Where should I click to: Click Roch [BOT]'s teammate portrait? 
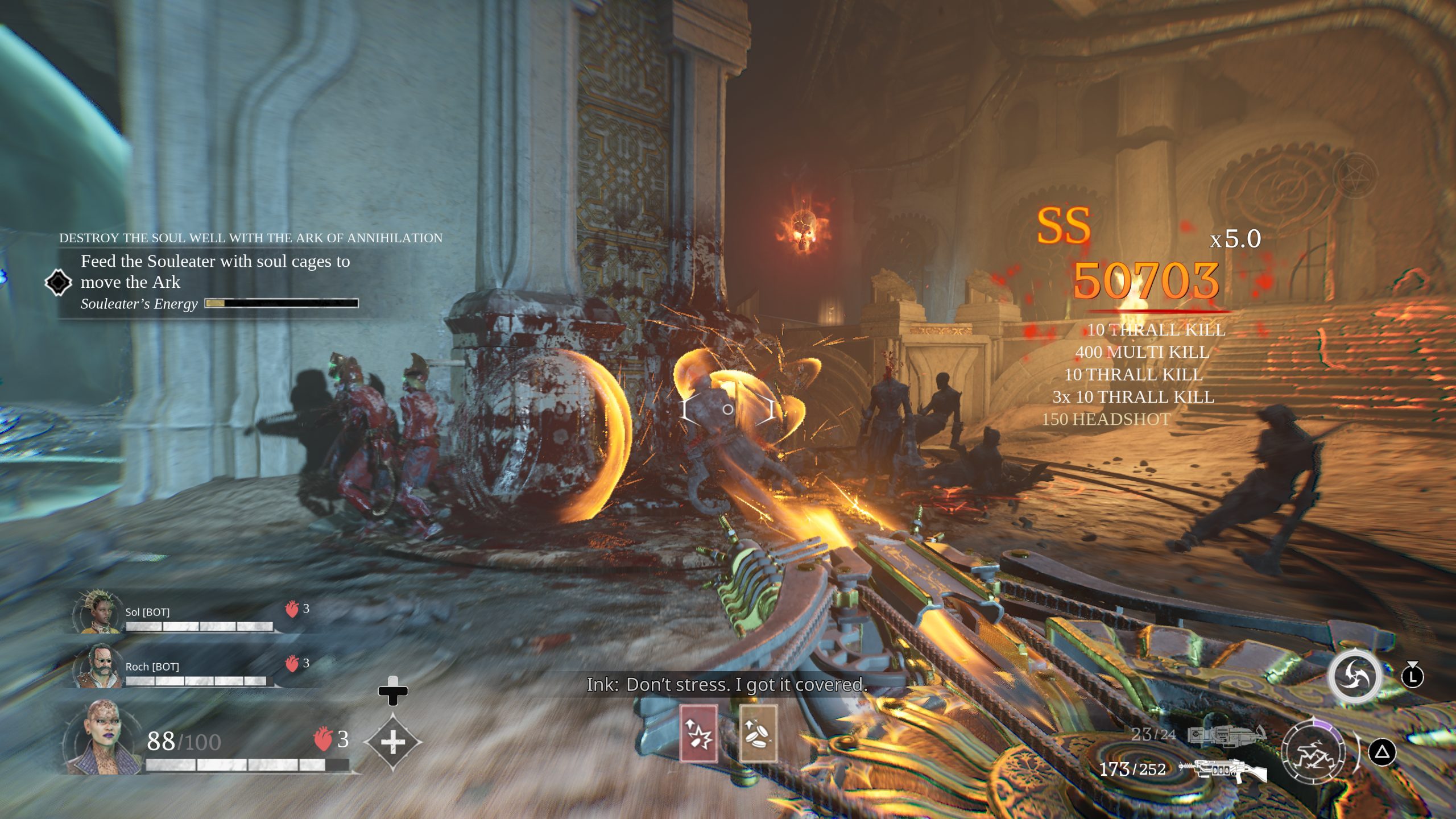(97, 666)
